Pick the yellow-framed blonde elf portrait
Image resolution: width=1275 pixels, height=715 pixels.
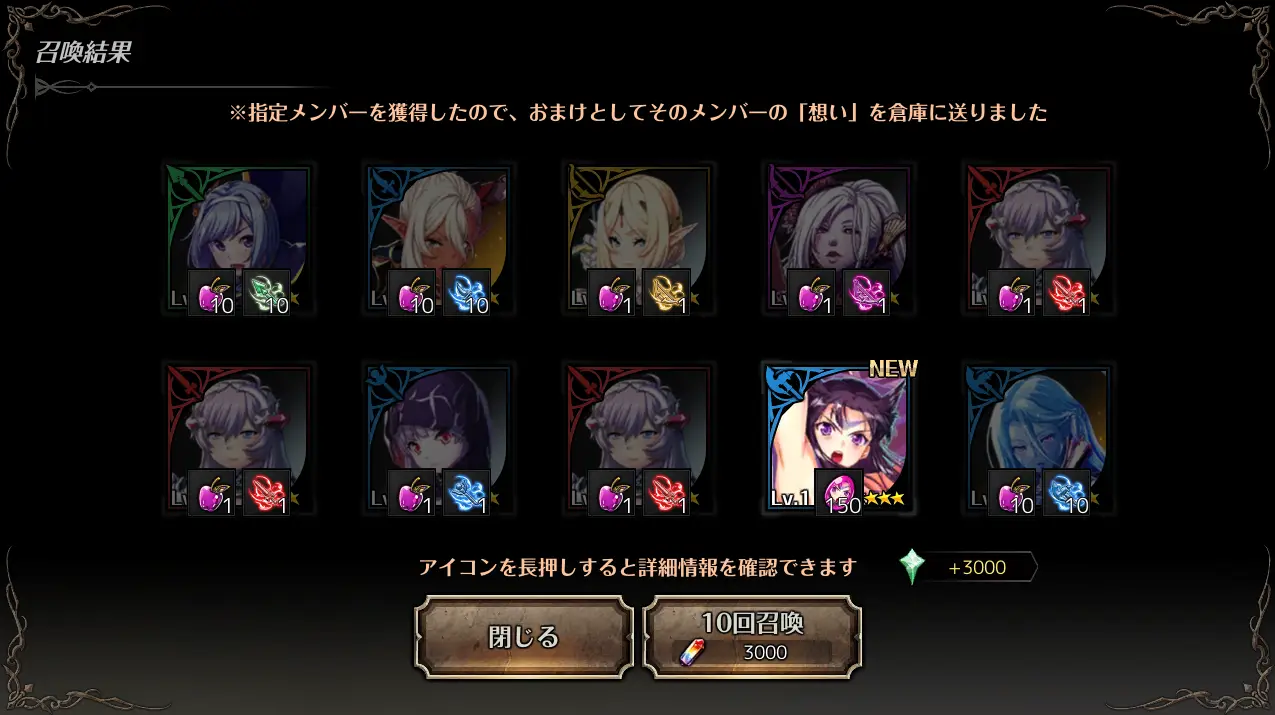pos(638,239)
